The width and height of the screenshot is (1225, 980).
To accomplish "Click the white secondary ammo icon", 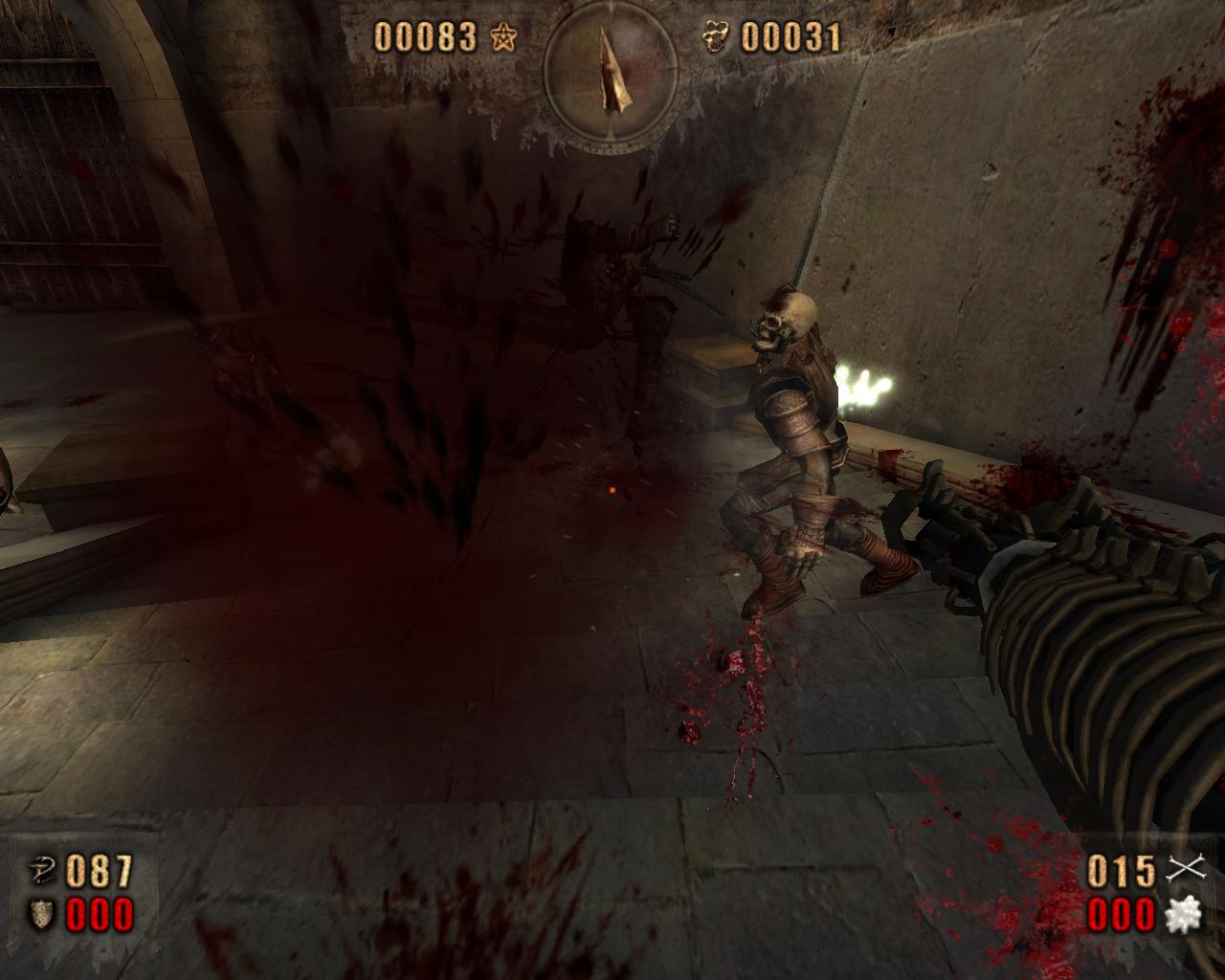I will click(1184, 915).
